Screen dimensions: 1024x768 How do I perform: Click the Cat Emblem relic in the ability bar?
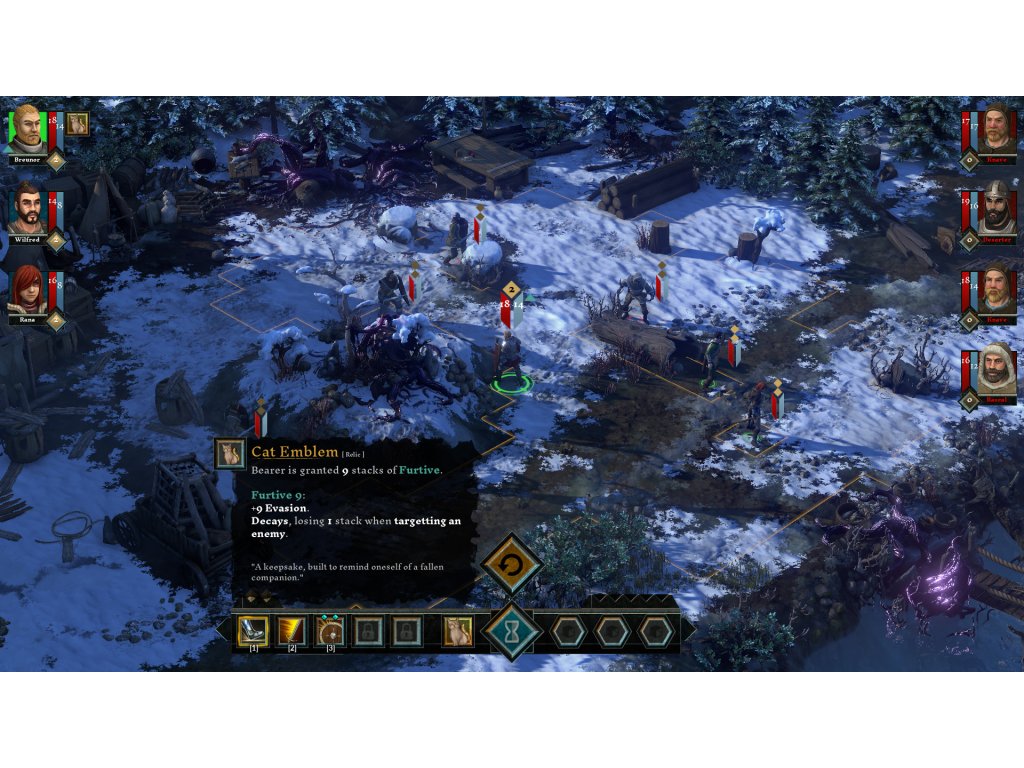click(x=458, y=630)
